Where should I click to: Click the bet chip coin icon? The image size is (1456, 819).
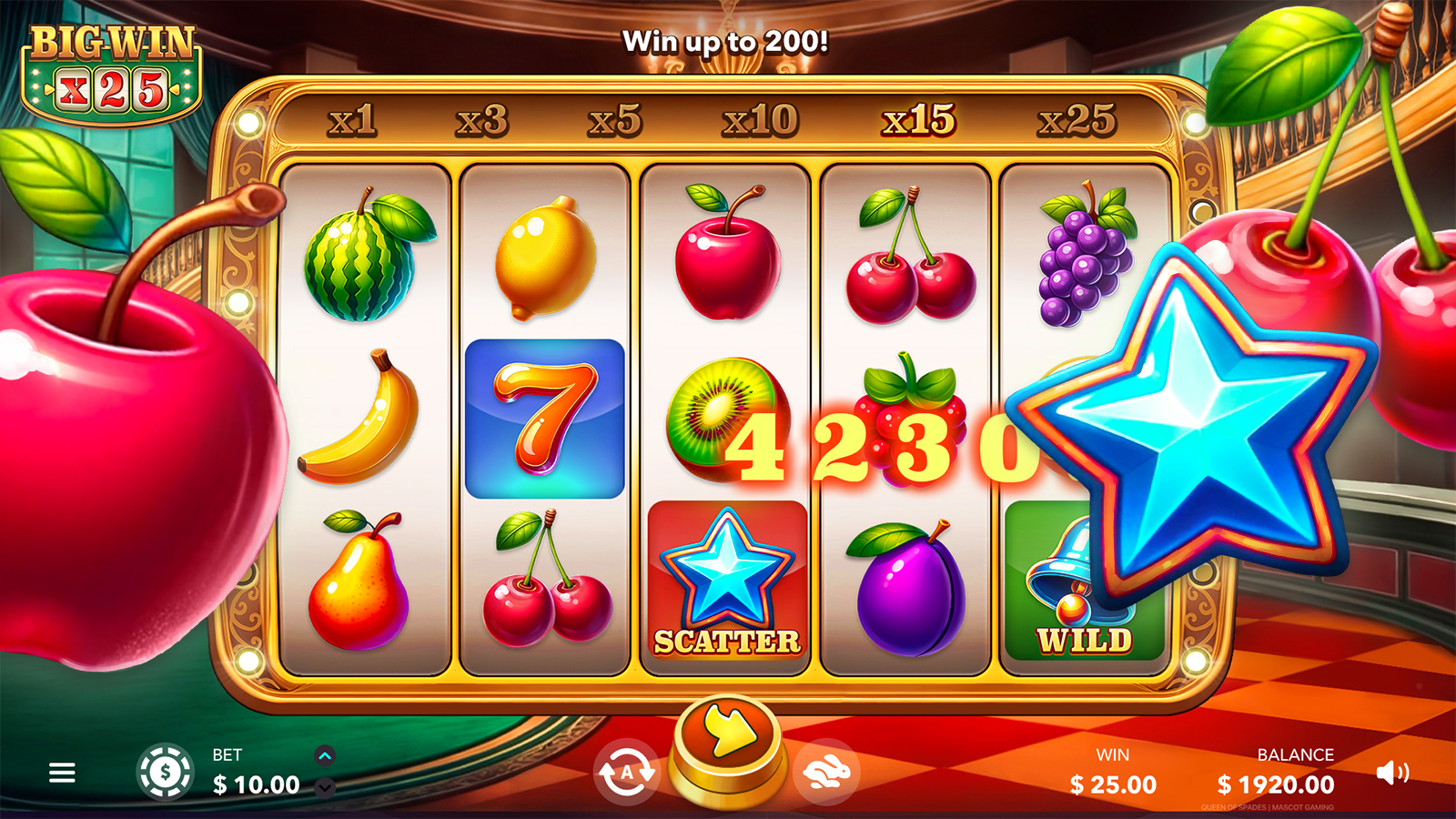tap(165, 773)
